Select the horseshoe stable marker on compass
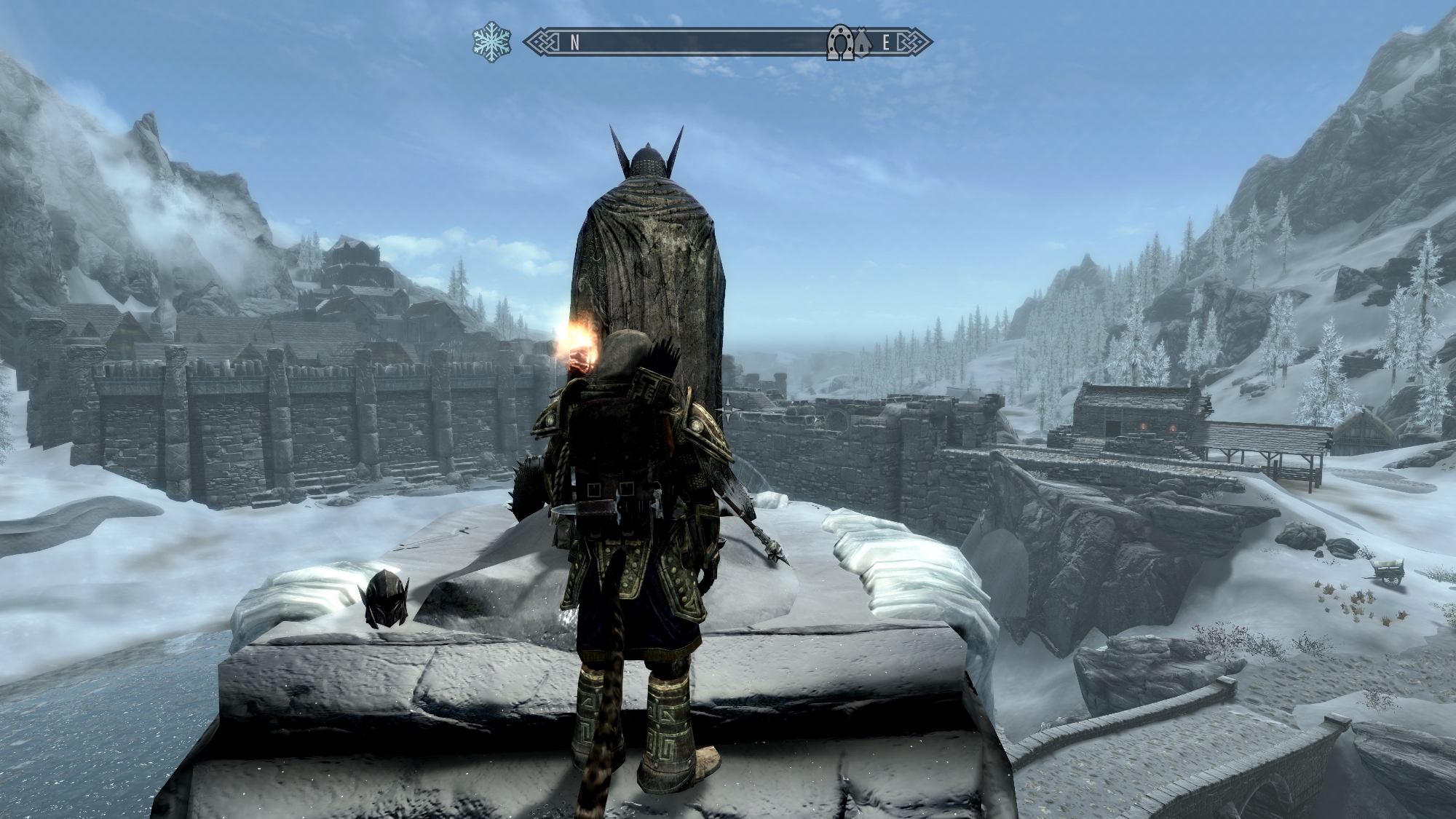Screen dimensions: 1456x819 point(840,44)
